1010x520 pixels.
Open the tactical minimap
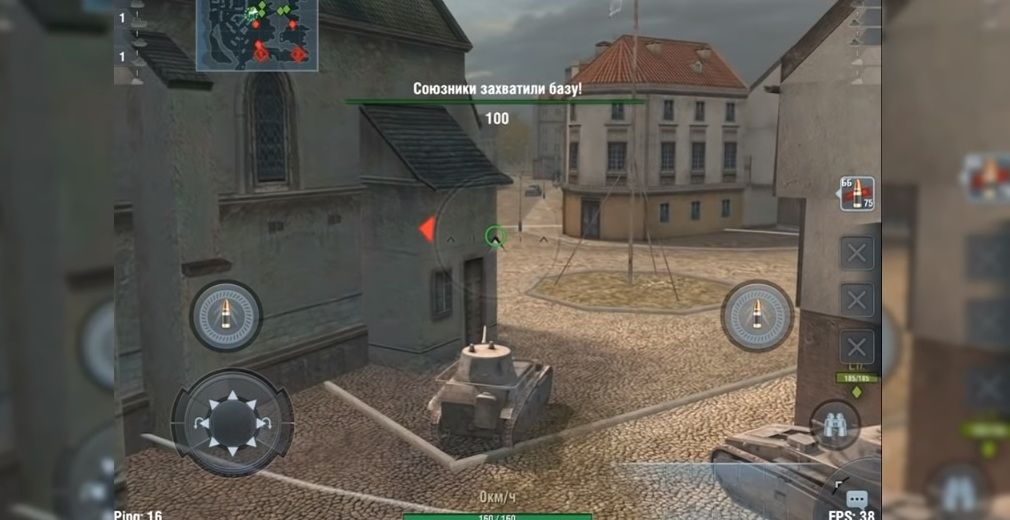click(257, 35)
